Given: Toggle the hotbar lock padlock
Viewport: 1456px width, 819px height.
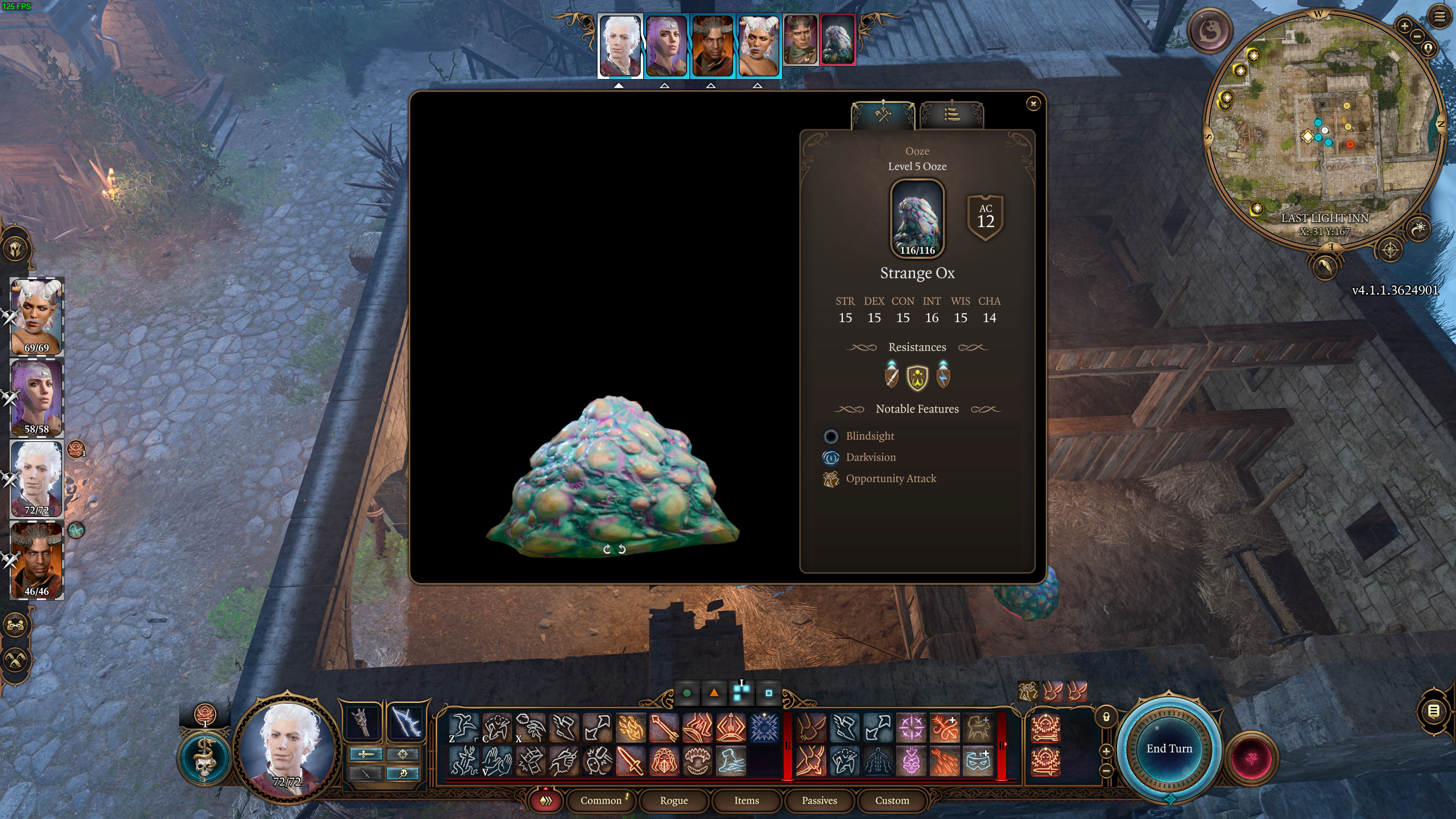Looking at the screenshot, I should coord(1106,715).
